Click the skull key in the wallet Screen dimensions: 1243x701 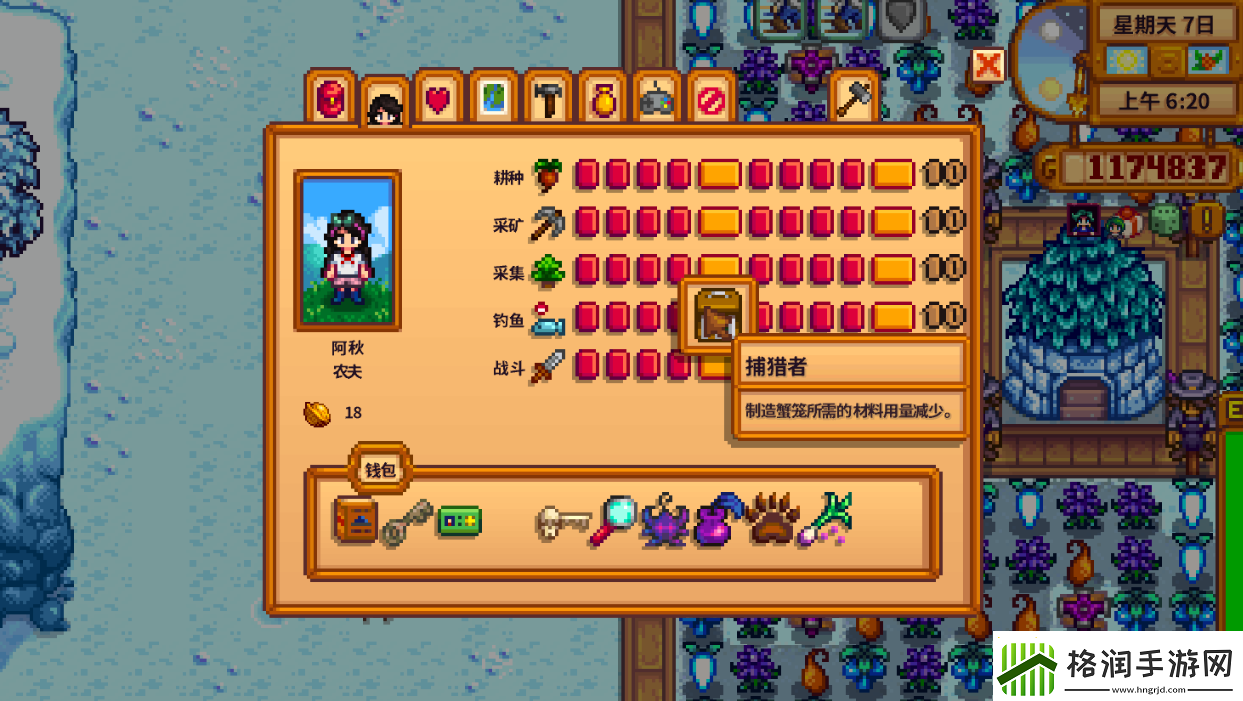click(x=560, y=521)
